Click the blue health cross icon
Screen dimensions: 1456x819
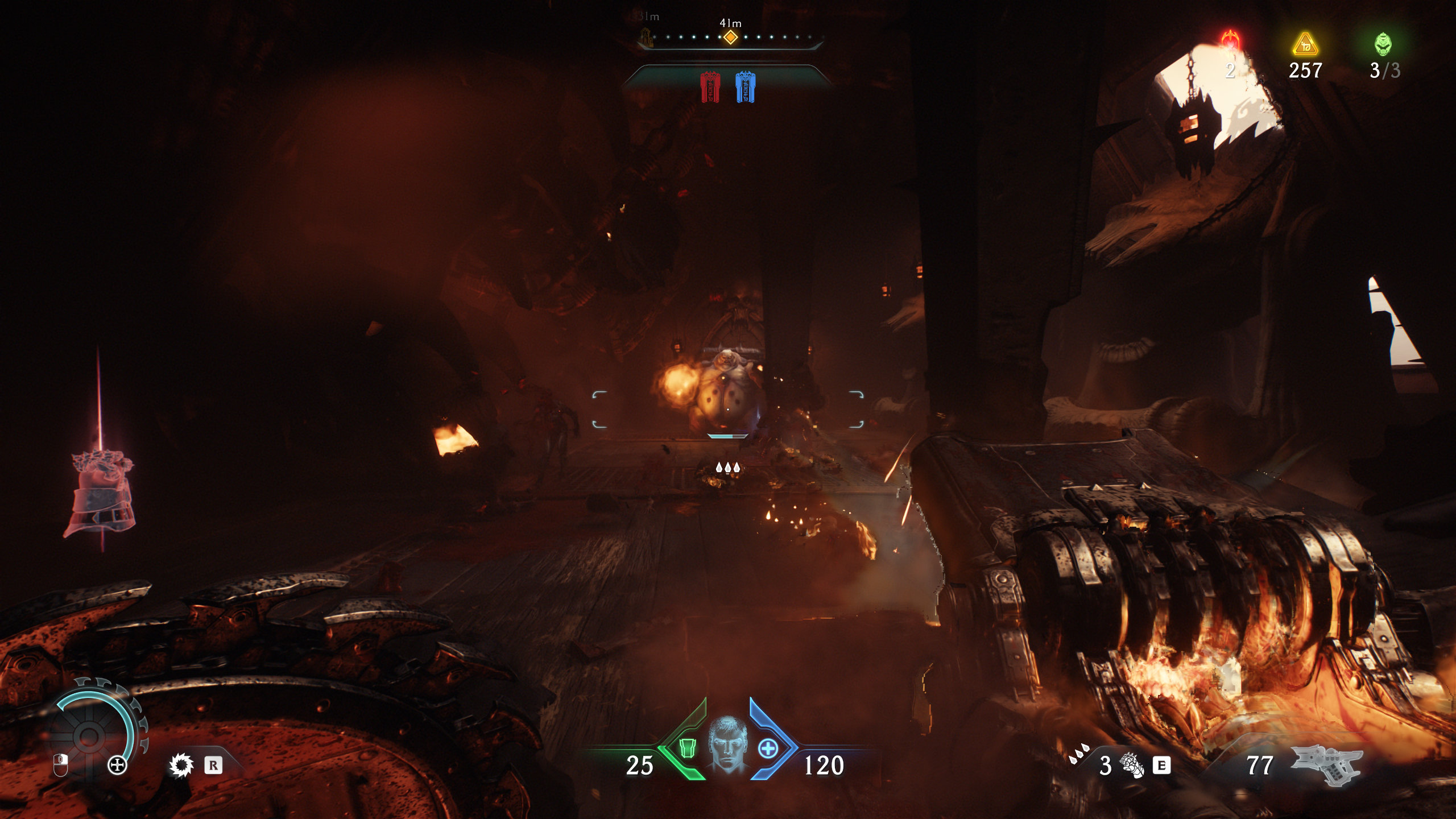pos(768,748)
